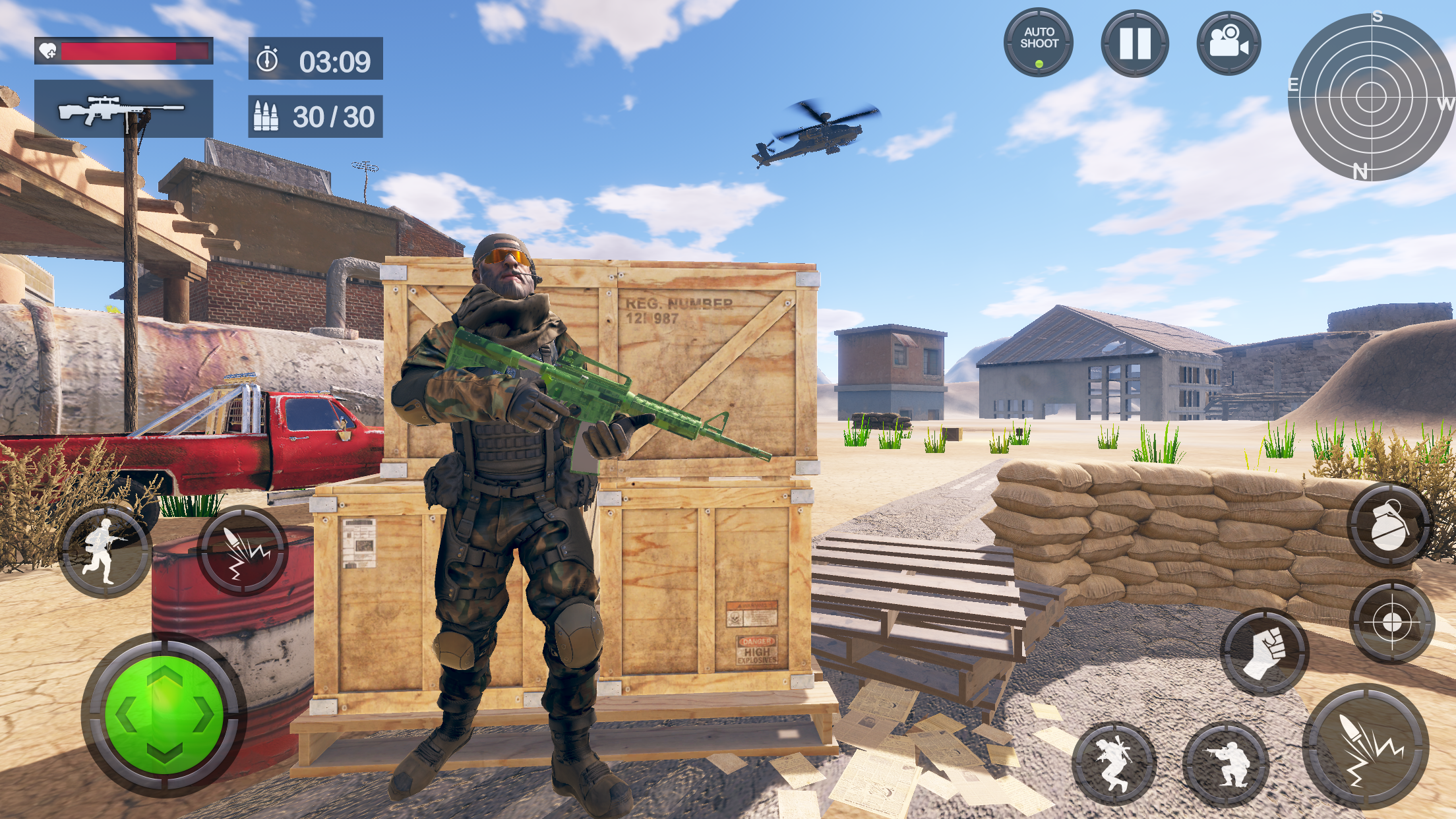Activate the sprinting soldier button
This screenshot has height=819, width=1456.
coord(105,551)
